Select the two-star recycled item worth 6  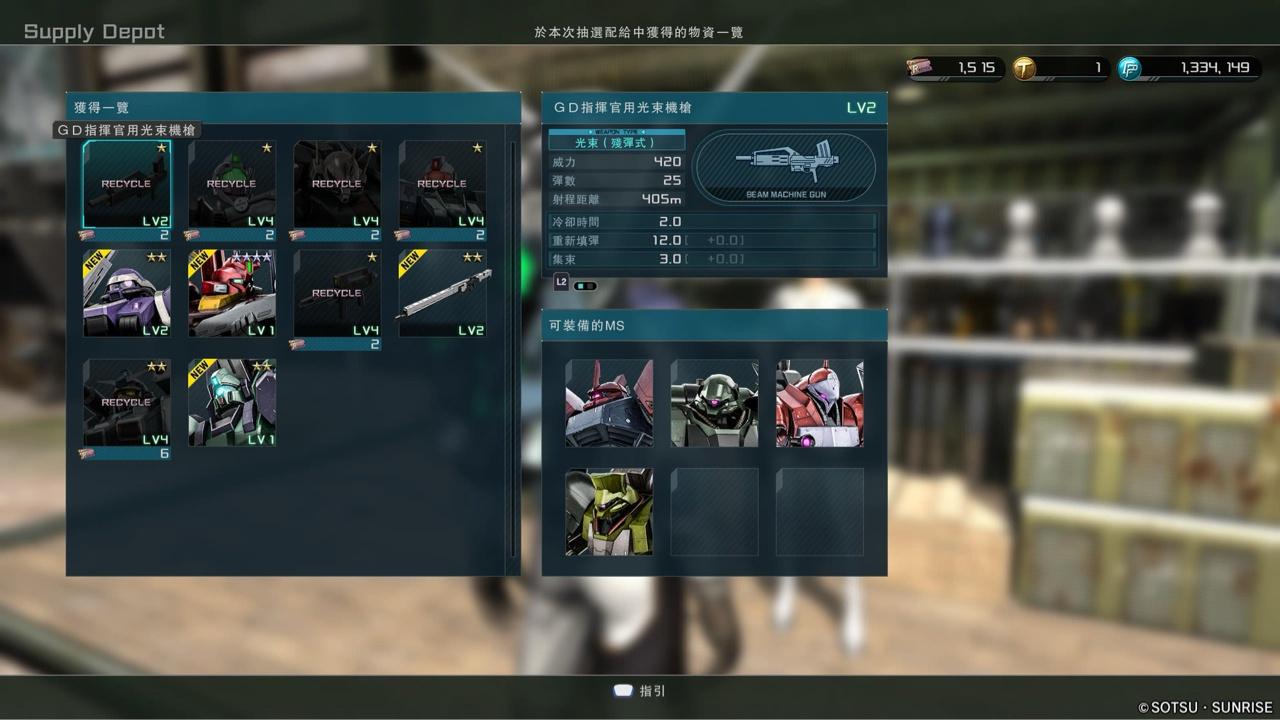126,403
